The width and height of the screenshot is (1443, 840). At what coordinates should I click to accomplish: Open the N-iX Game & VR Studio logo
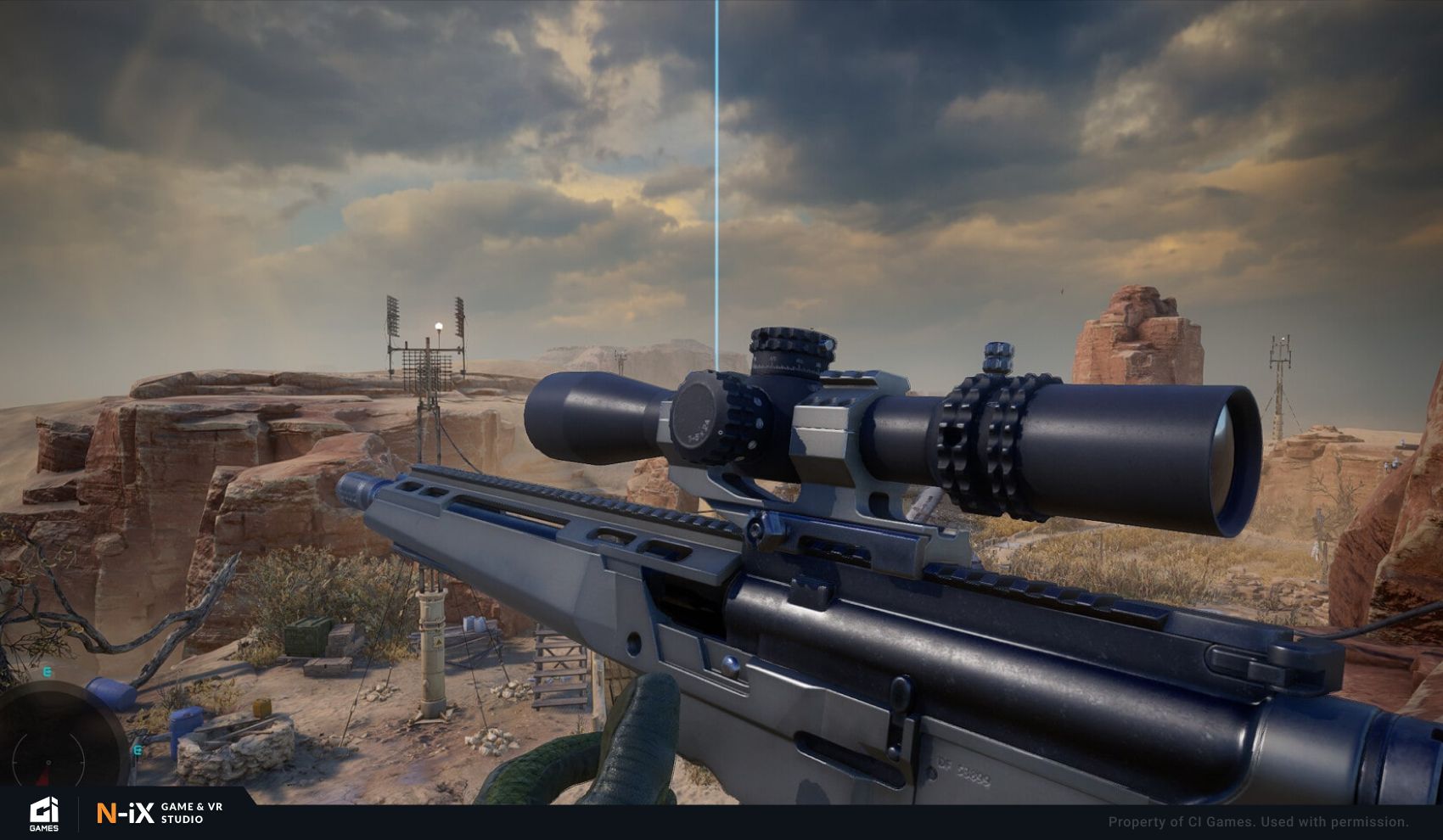point(160,814)
